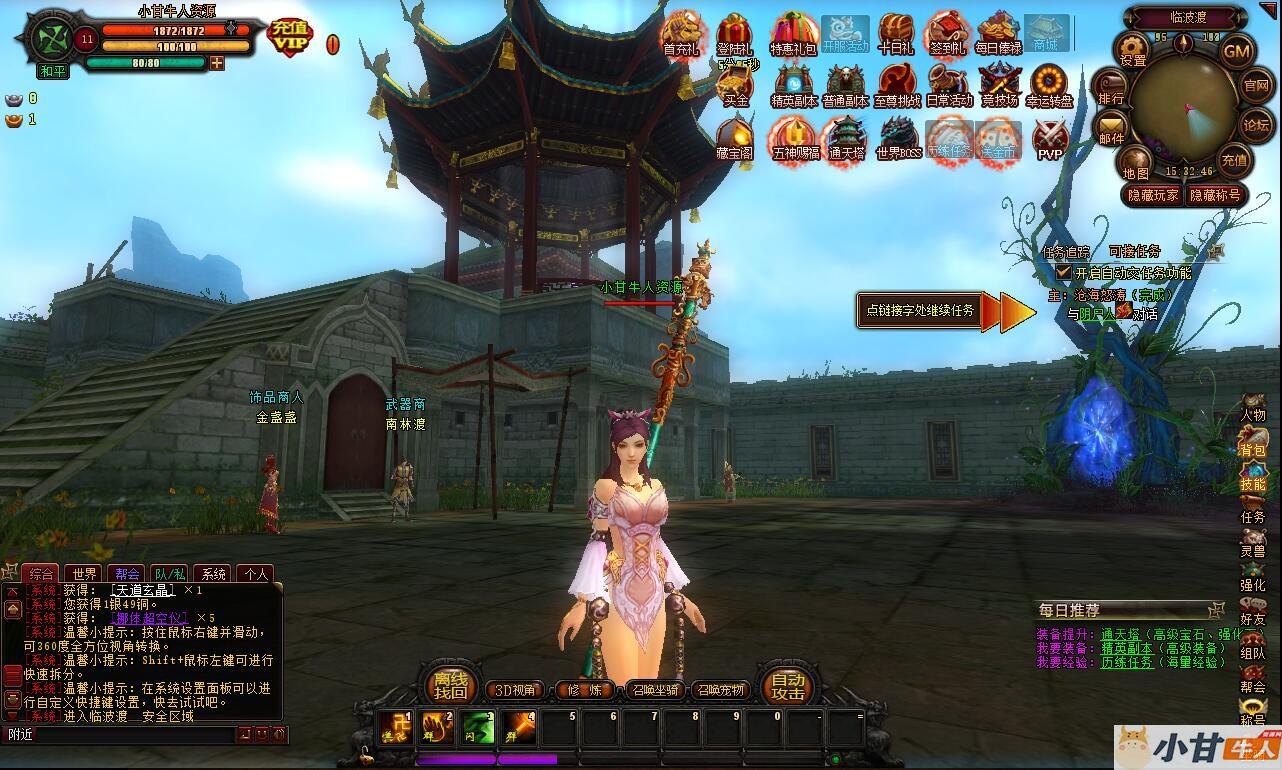Open the 背包 bag from side menu
Image resolution: width=1282 pixels, height=770 pixels.
coord(1252,442)
